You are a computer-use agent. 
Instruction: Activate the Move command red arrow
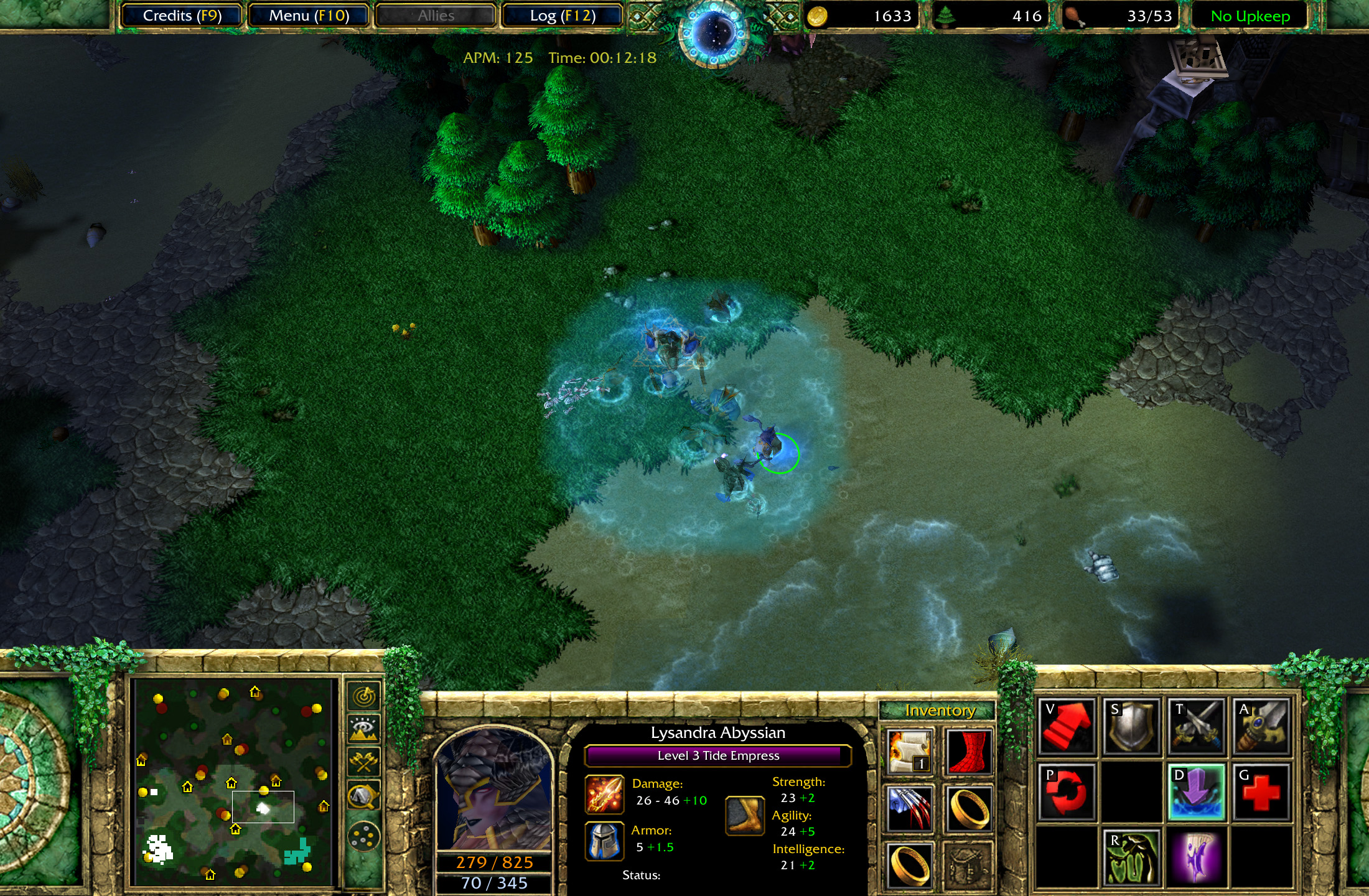1067,726
